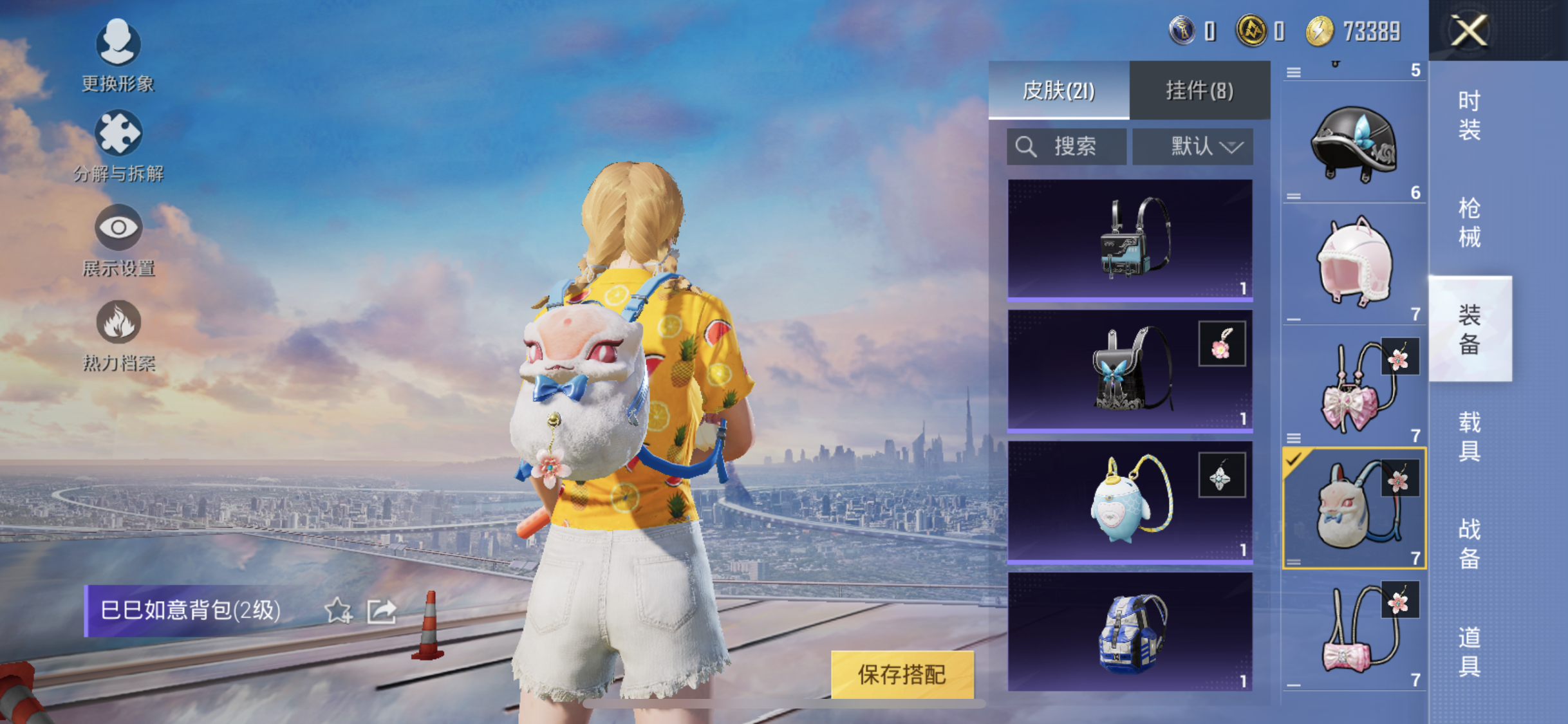Select the blue-black mechanical backpack skin
Screen dimensions: 1568x724
click(x=1130, y=240)
